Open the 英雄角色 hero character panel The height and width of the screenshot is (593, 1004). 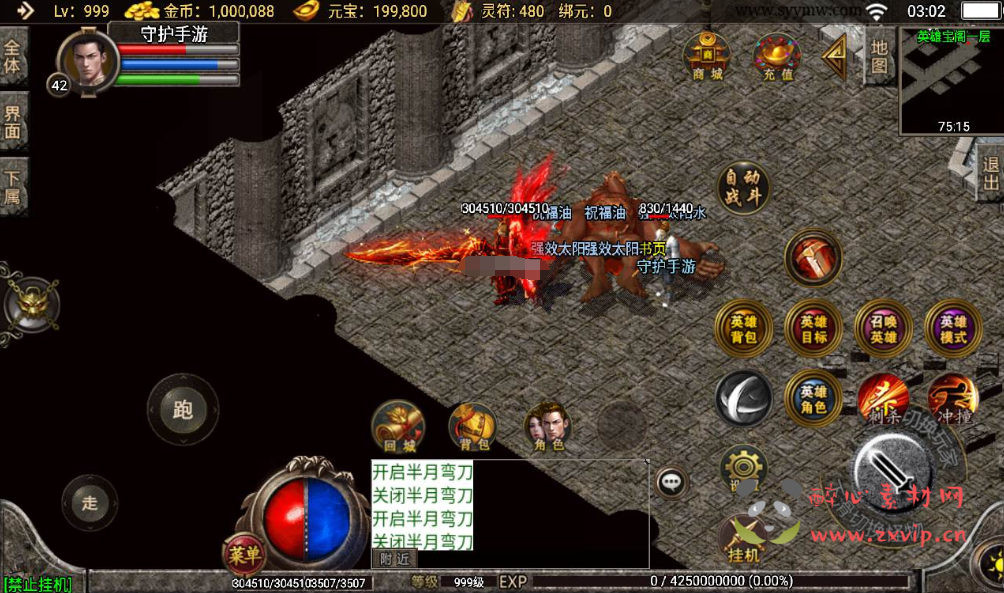tap(813, 398)
